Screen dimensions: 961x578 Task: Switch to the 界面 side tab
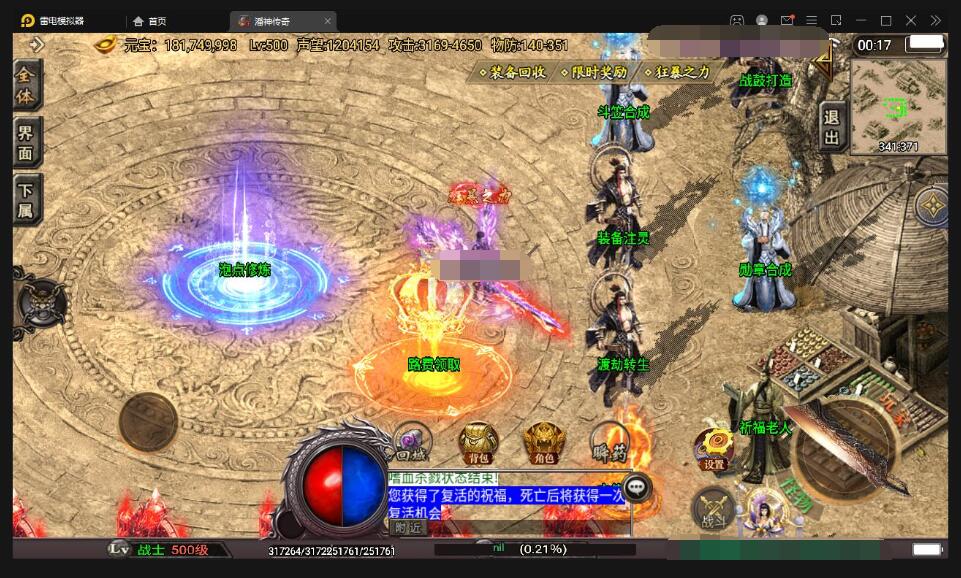tap(27, 142)
